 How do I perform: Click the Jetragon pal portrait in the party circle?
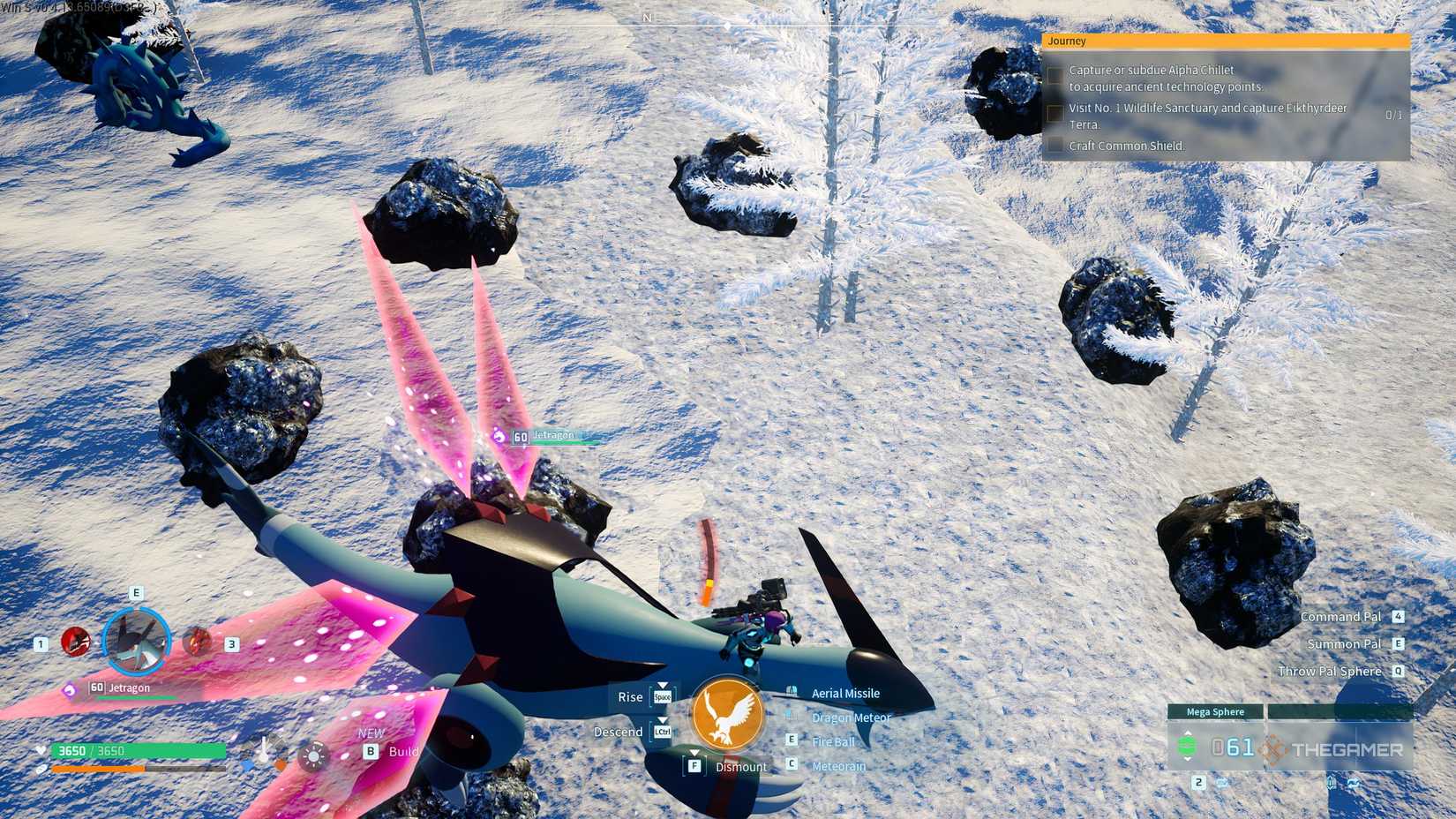[137, 642]
